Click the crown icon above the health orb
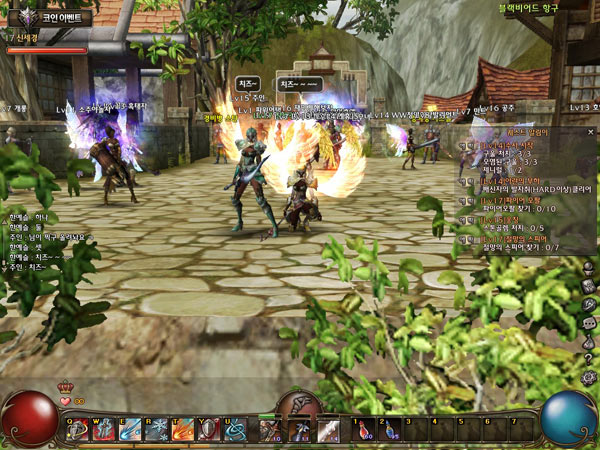 [x=67, y=386]
